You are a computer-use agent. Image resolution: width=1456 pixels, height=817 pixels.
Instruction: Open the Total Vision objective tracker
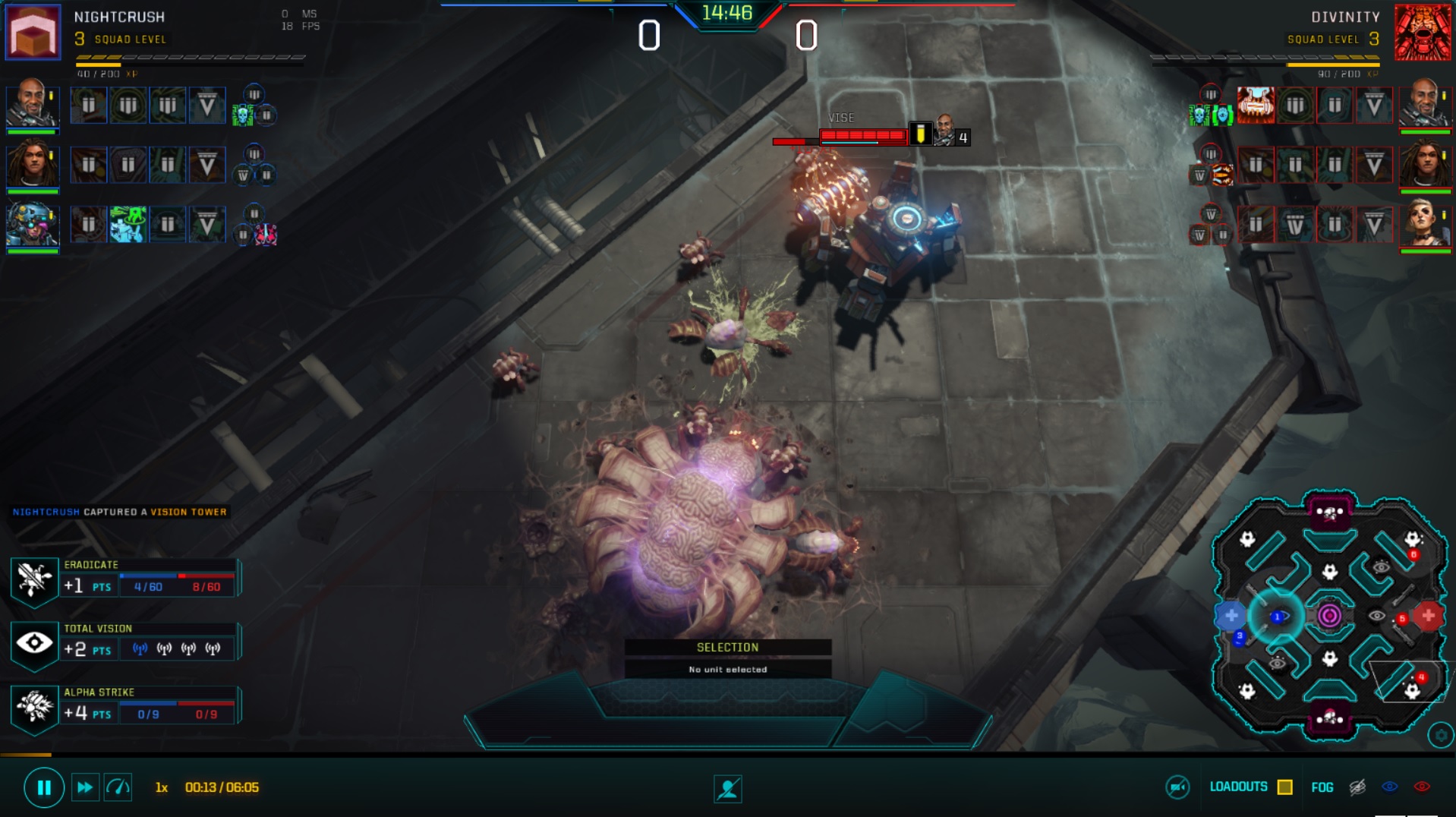(34, 643)
